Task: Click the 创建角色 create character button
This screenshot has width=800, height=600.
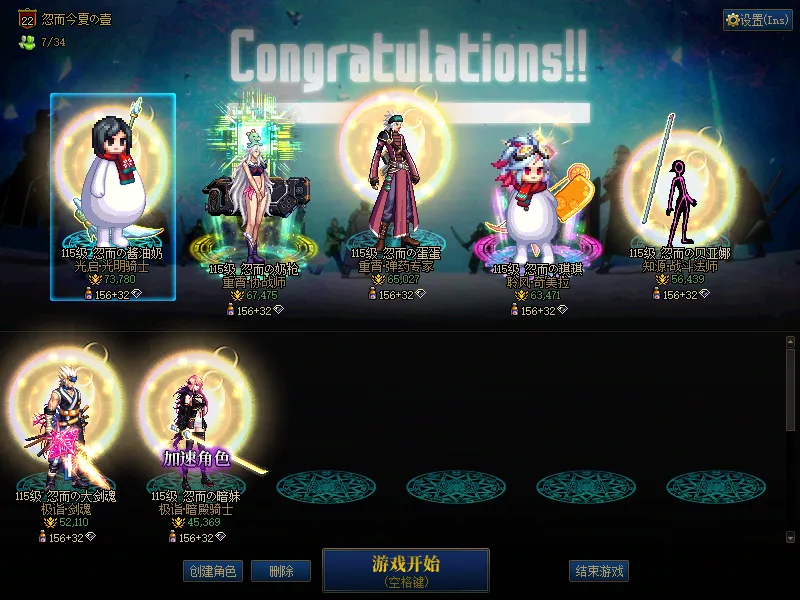Action: (x=212, y=572)
